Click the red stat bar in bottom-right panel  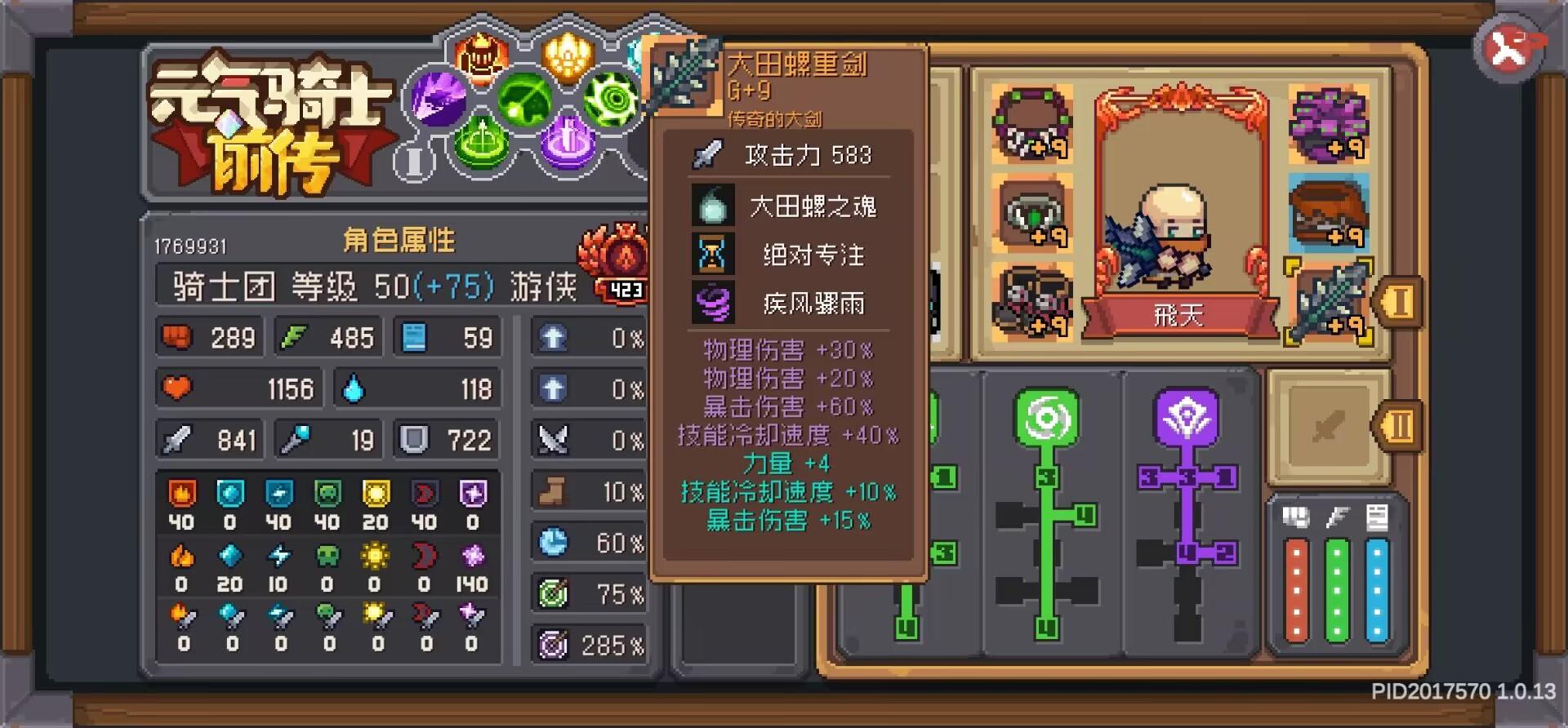pos(1298,588)
